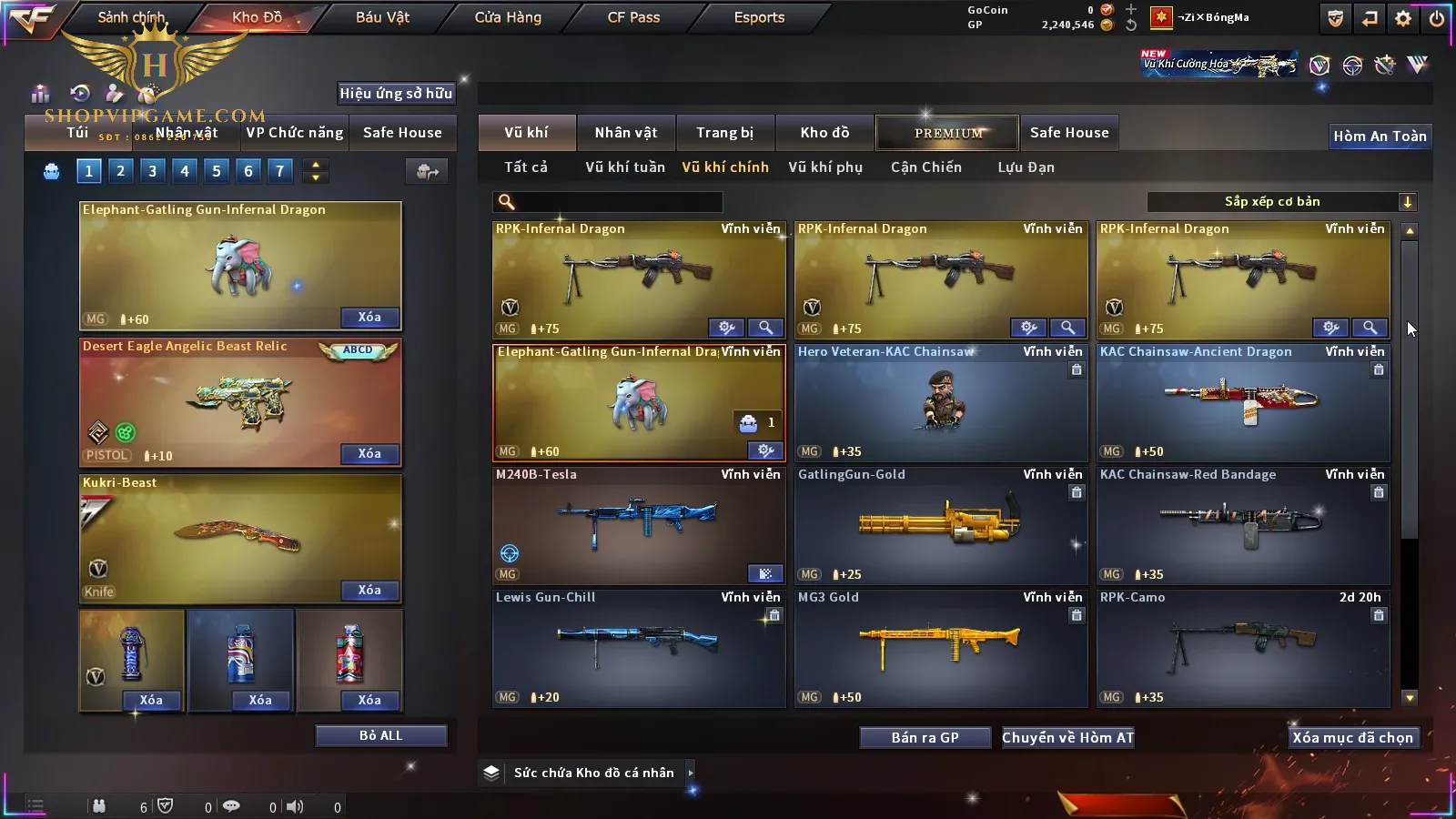Select the M240B-Tesla weapon tile
Viewport: 1456px width, 819px height.
(639, 525)
